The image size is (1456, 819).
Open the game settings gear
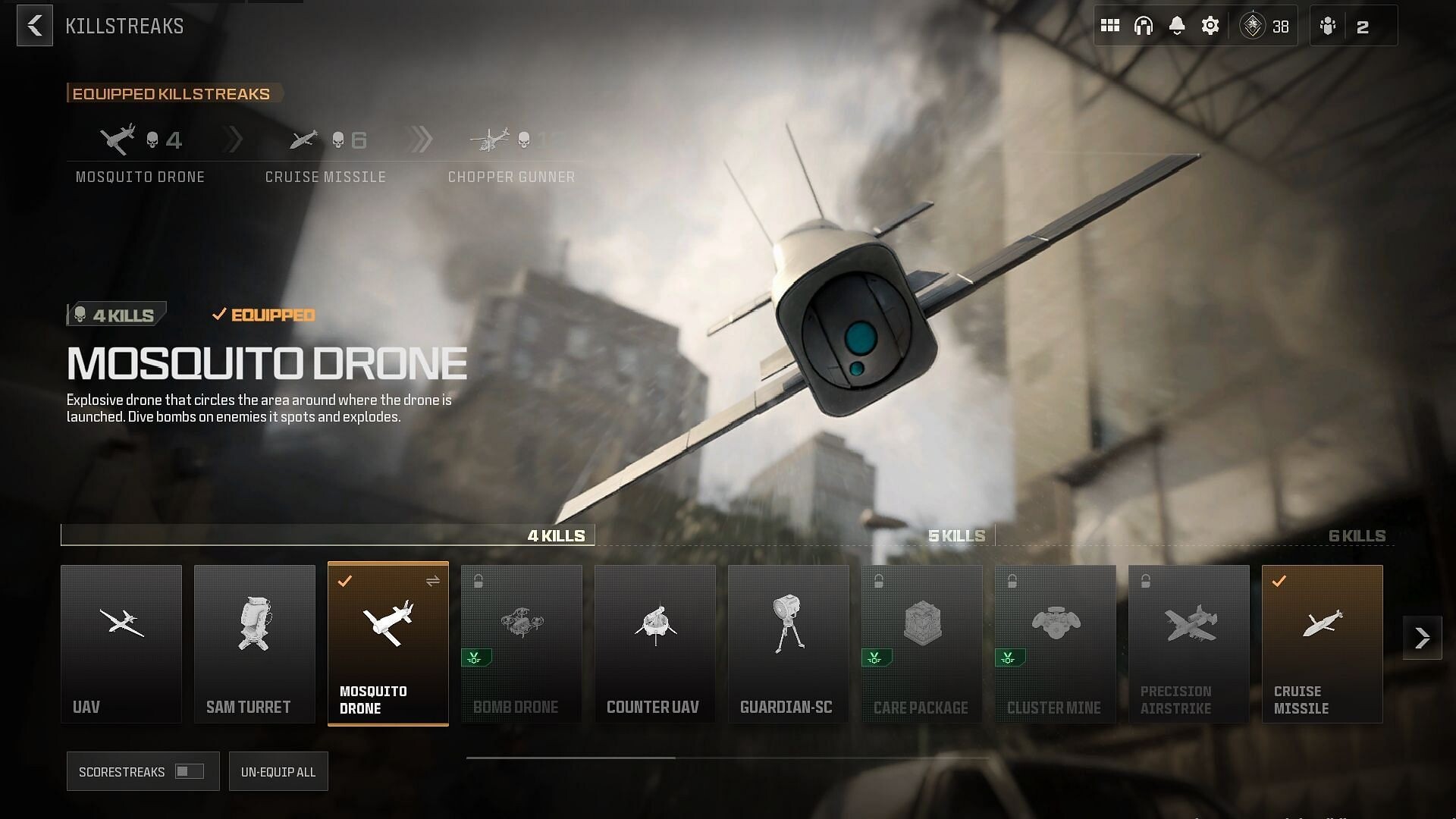click(x=1210, y=25)
